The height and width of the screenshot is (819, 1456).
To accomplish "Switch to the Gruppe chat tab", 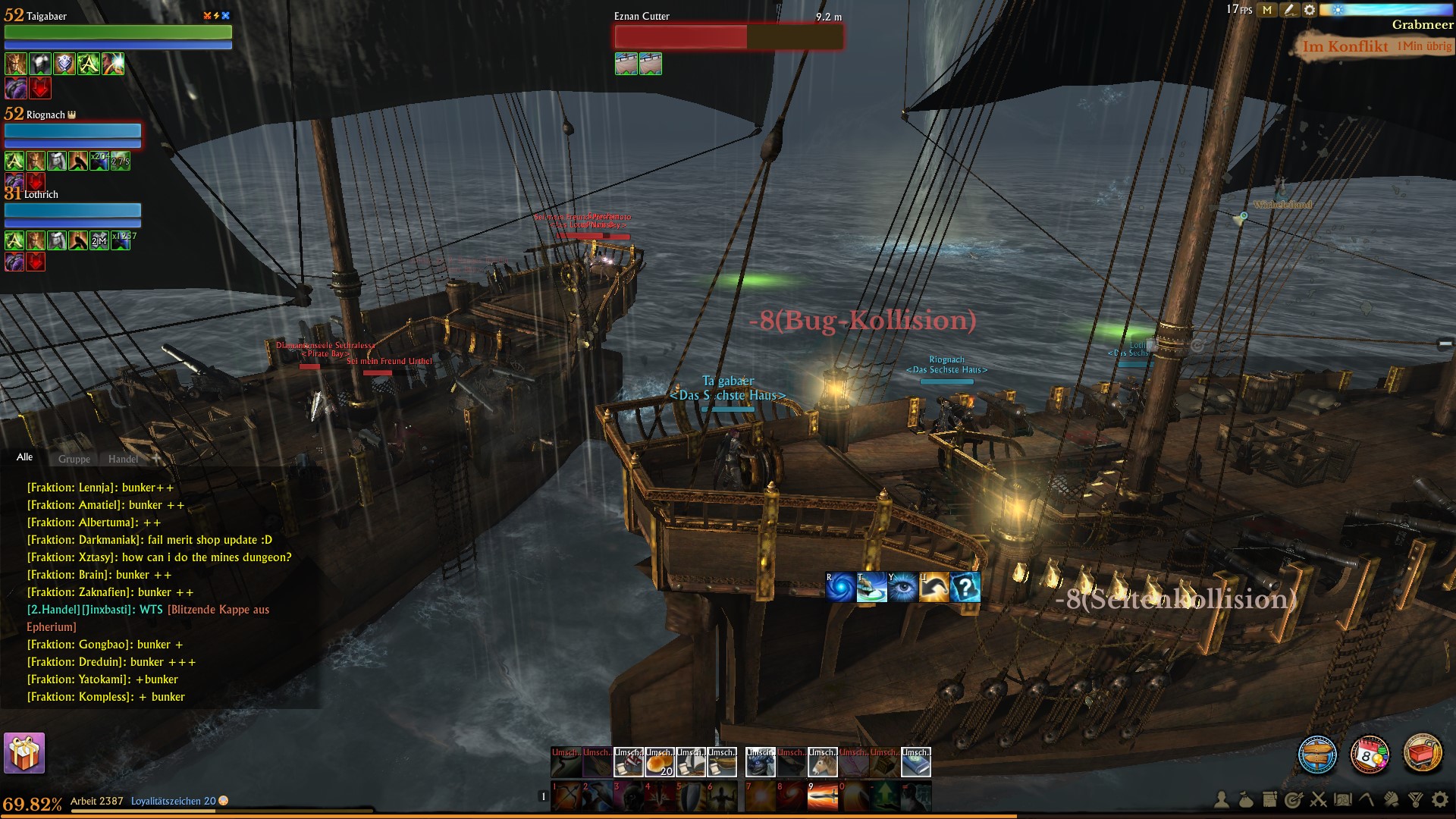I will 73,460.
